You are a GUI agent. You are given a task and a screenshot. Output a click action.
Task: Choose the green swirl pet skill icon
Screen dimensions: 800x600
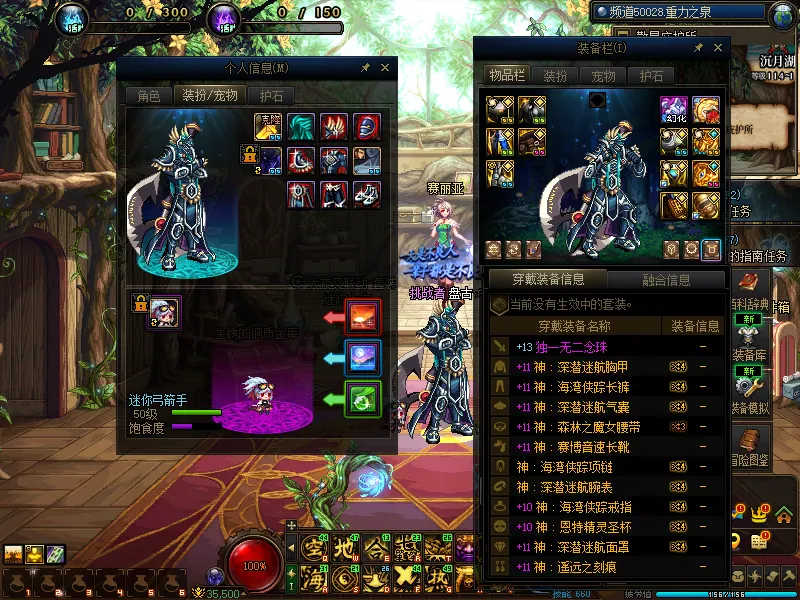361,398
